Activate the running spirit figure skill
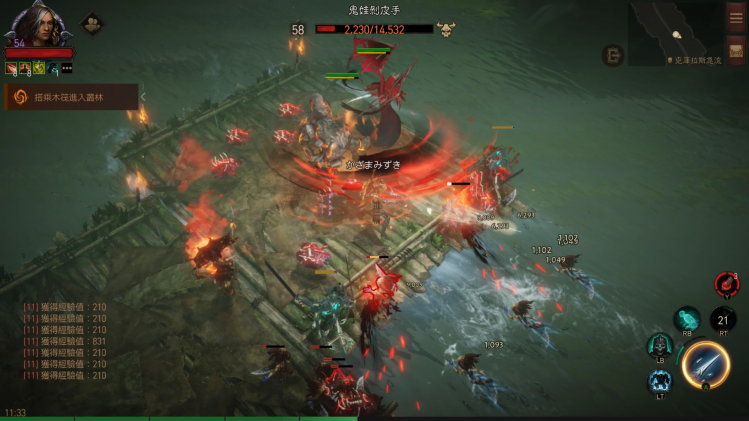Screen dimensions: 749x421 point(687,320)
